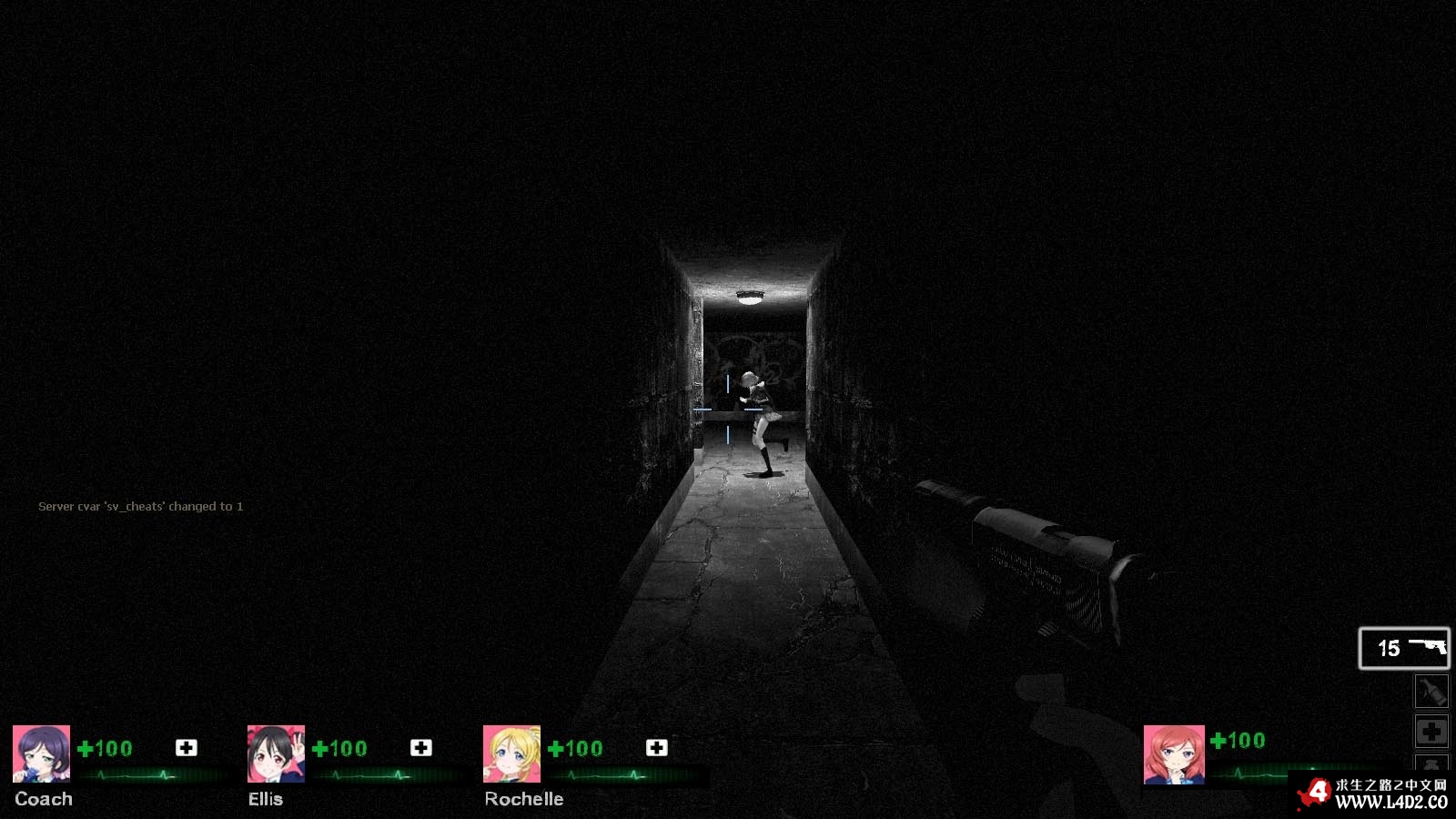Select the pistol weapon slot
The image size is (1456, 819).
(x=1403, y=648)
